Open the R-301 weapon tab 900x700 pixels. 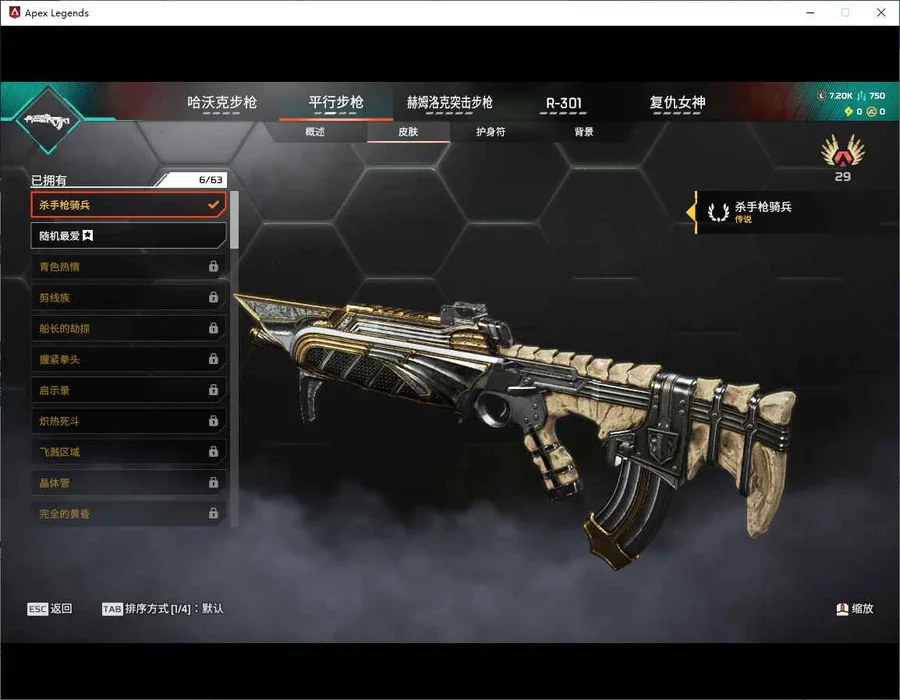pyautogui.click(x=564, y=103)
